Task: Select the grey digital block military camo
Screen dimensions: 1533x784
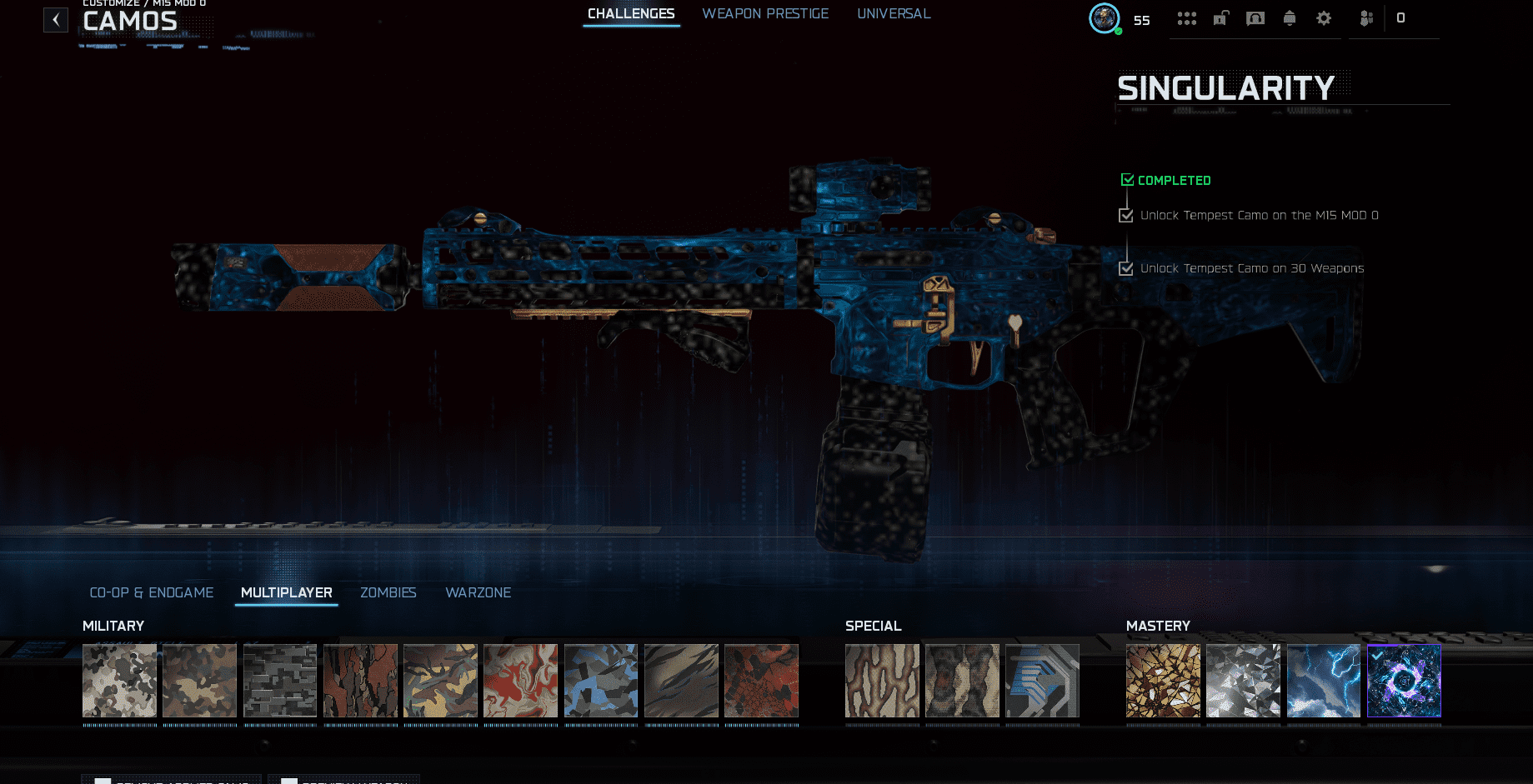Action: 280,681
